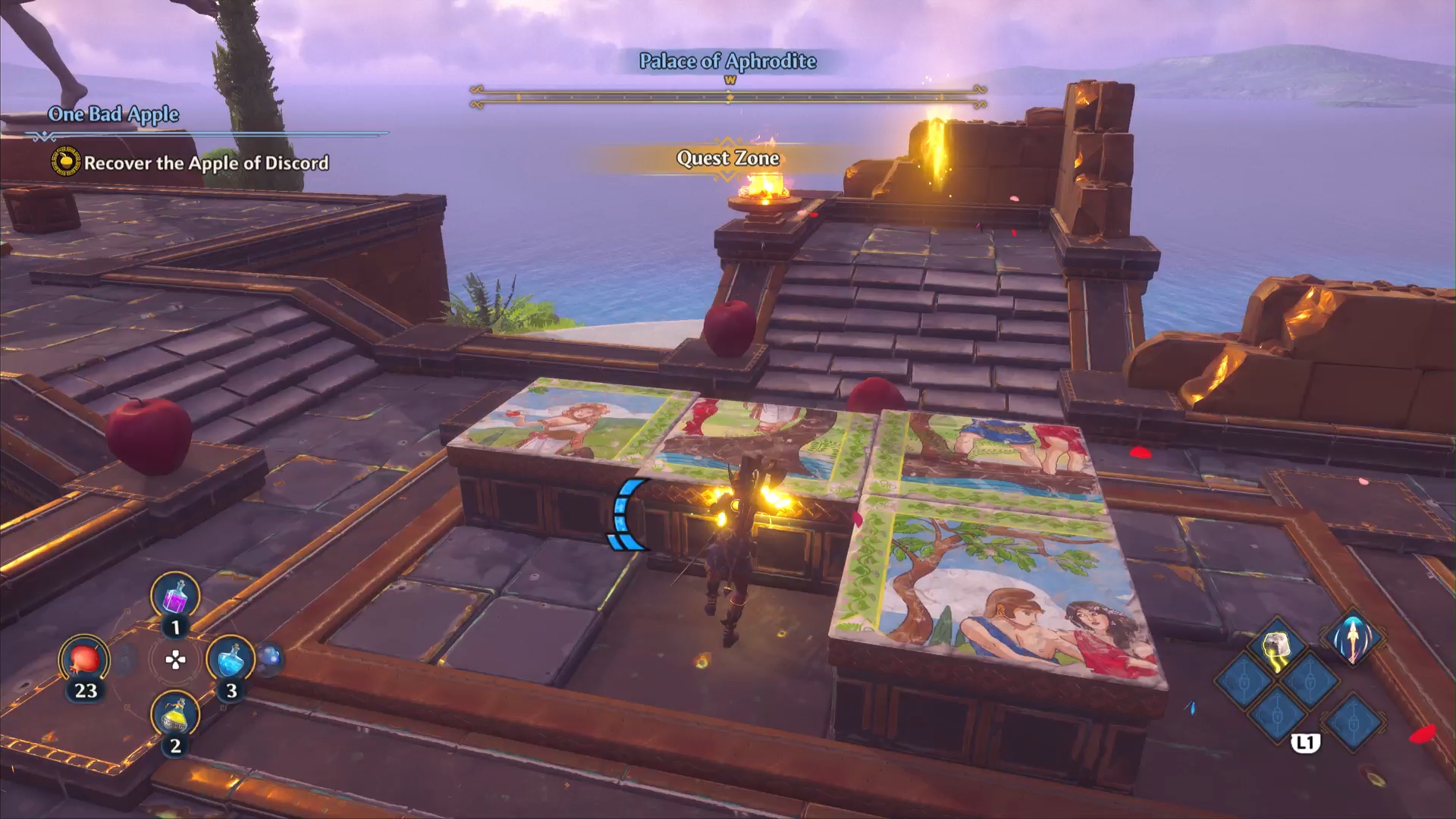Click the compass bar under Palace of Aphrodite
This screenshot has height=819, width=1456.
click(728, 96)
